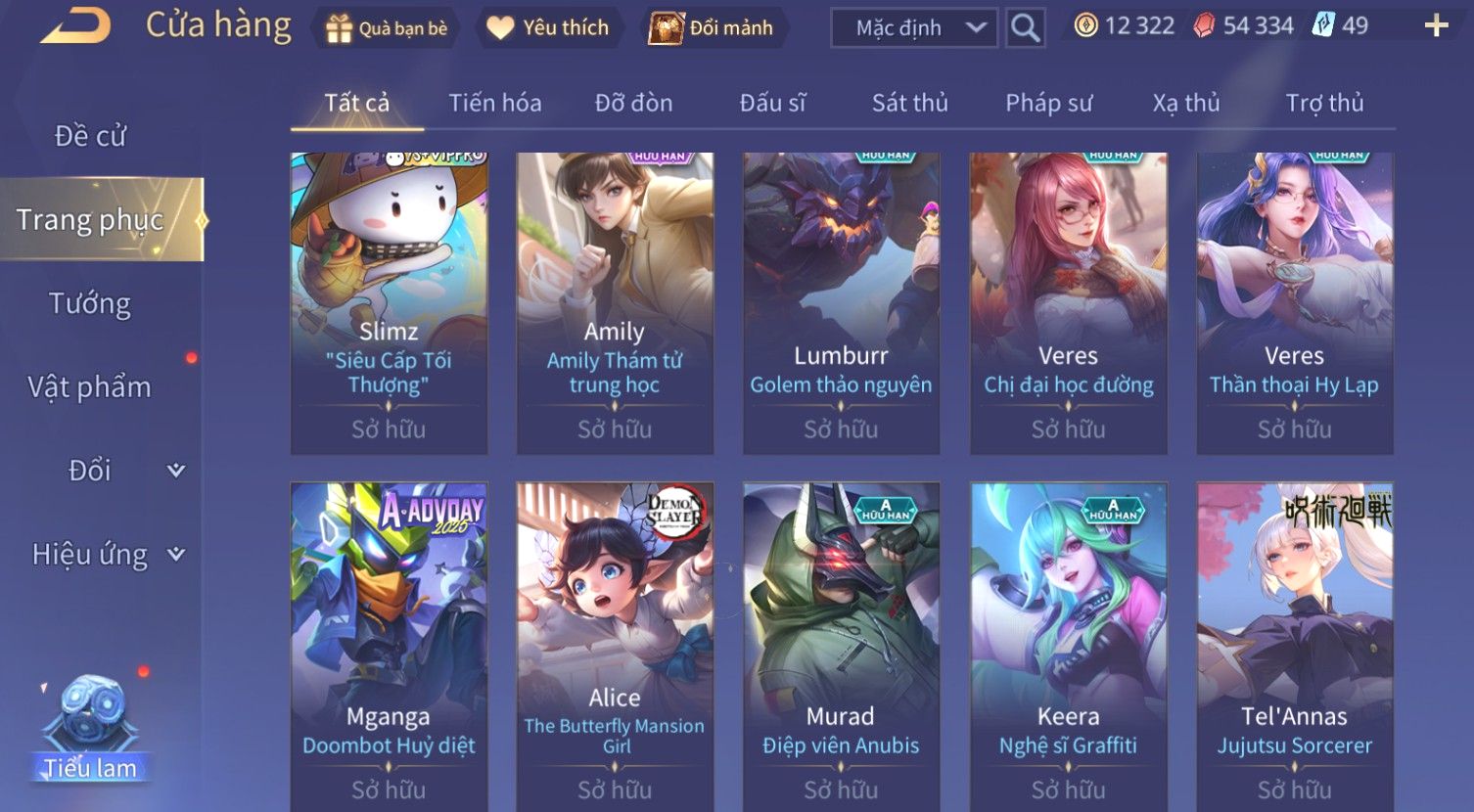
Task: Open the Tiểu lam assistant icon
Action: pos(89,729)
